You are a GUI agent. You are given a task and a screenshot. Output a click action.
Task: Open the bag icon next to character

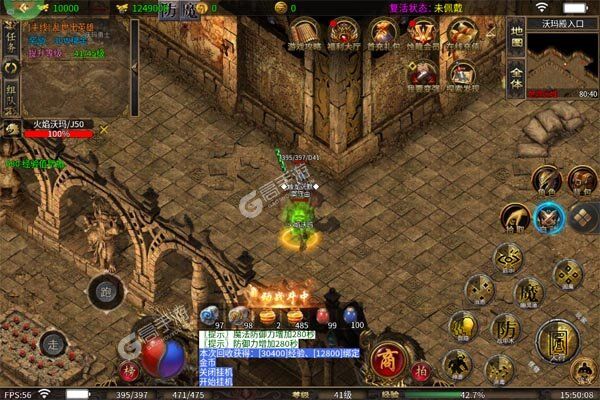[x=581, y=180]
